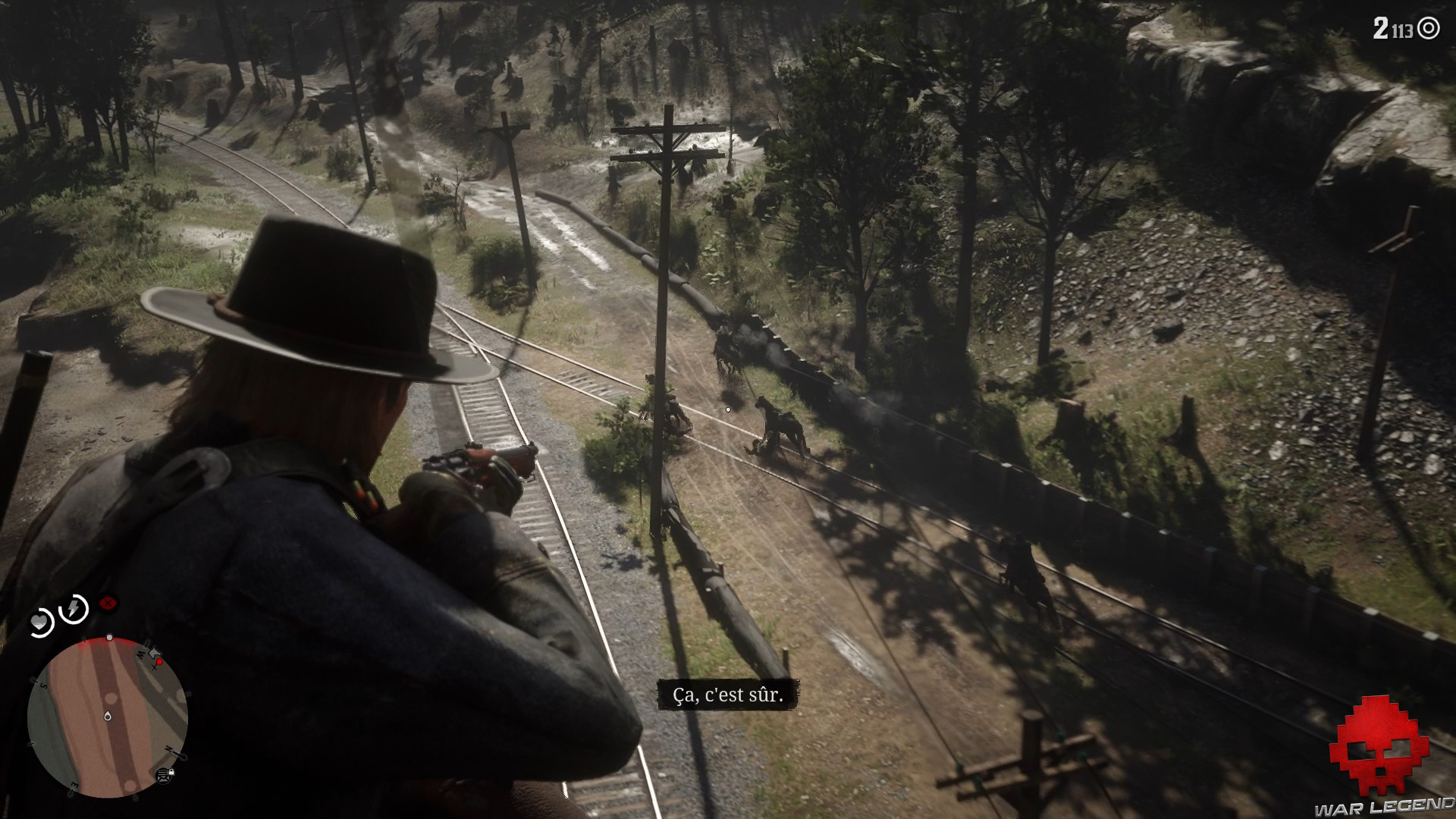The image size is (1456, 819).
Task: Expand the compass marker labeled N
Action: [169, 748]
